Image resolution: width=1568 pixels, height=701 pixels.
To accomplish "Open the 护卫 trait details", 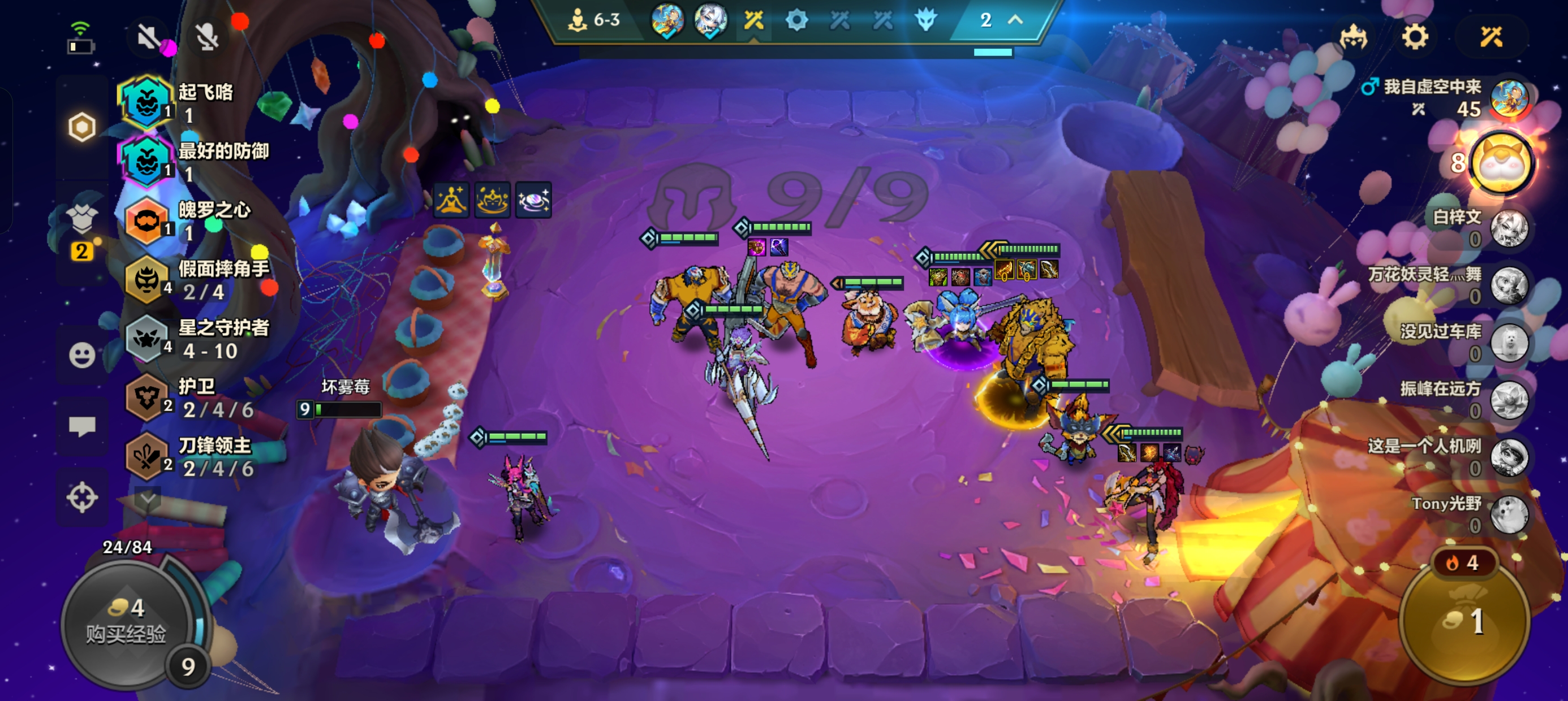I will coord(195,398).
